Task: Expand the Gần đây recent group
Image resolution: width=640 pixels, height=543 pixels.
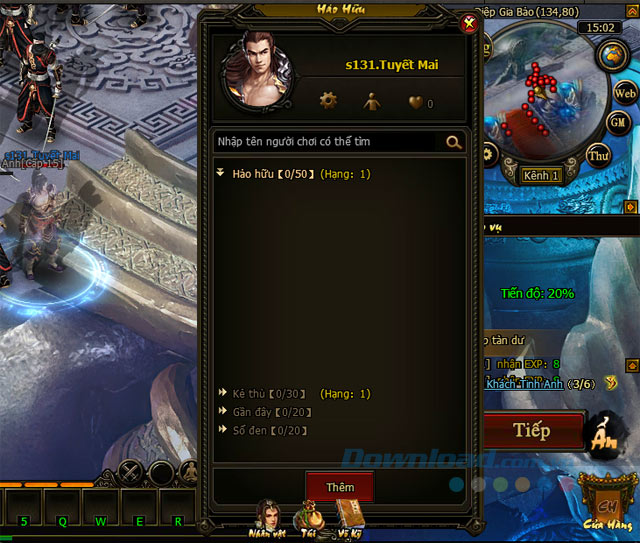Action: (x=222, y=412)
